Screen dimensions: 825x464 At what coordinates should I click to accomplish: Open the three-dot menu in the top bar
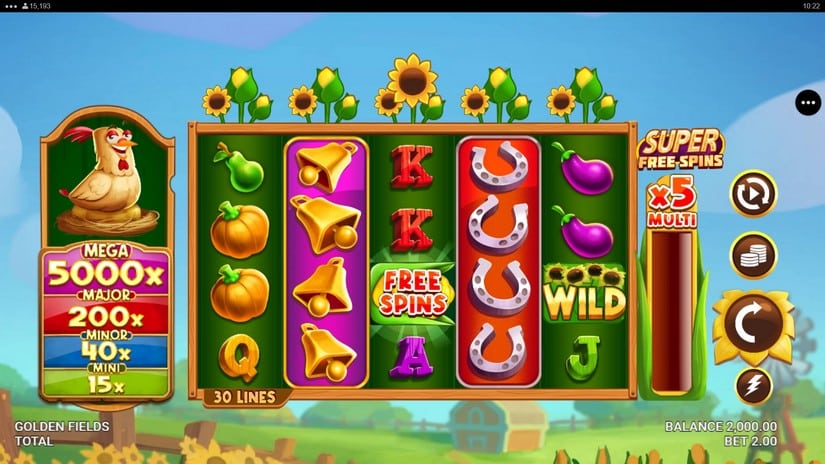tap(9, 6)
